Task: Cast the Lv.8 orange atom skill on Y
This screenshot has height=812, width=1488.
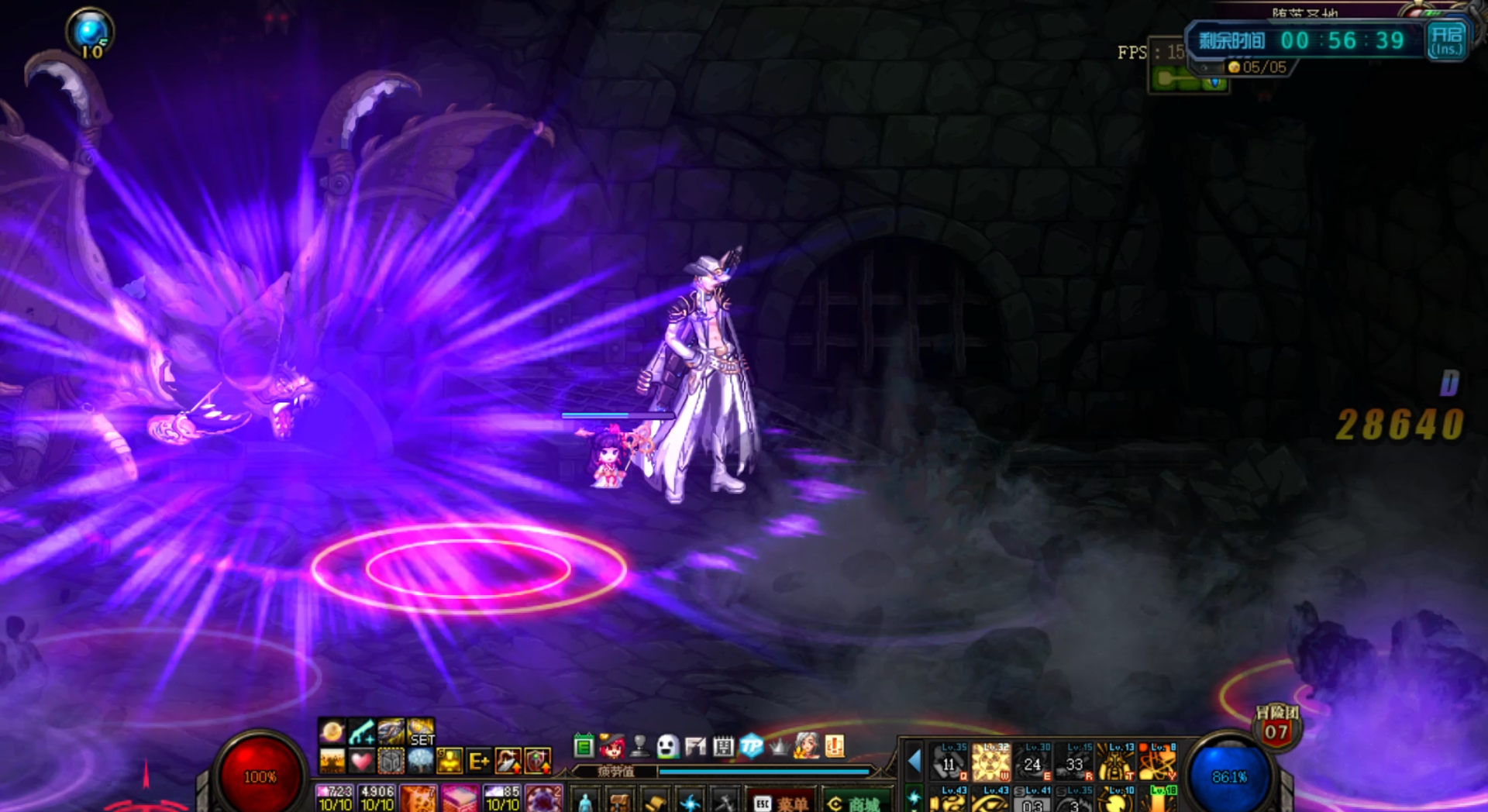Action: pyautogui.click(x=1158, y=762)
